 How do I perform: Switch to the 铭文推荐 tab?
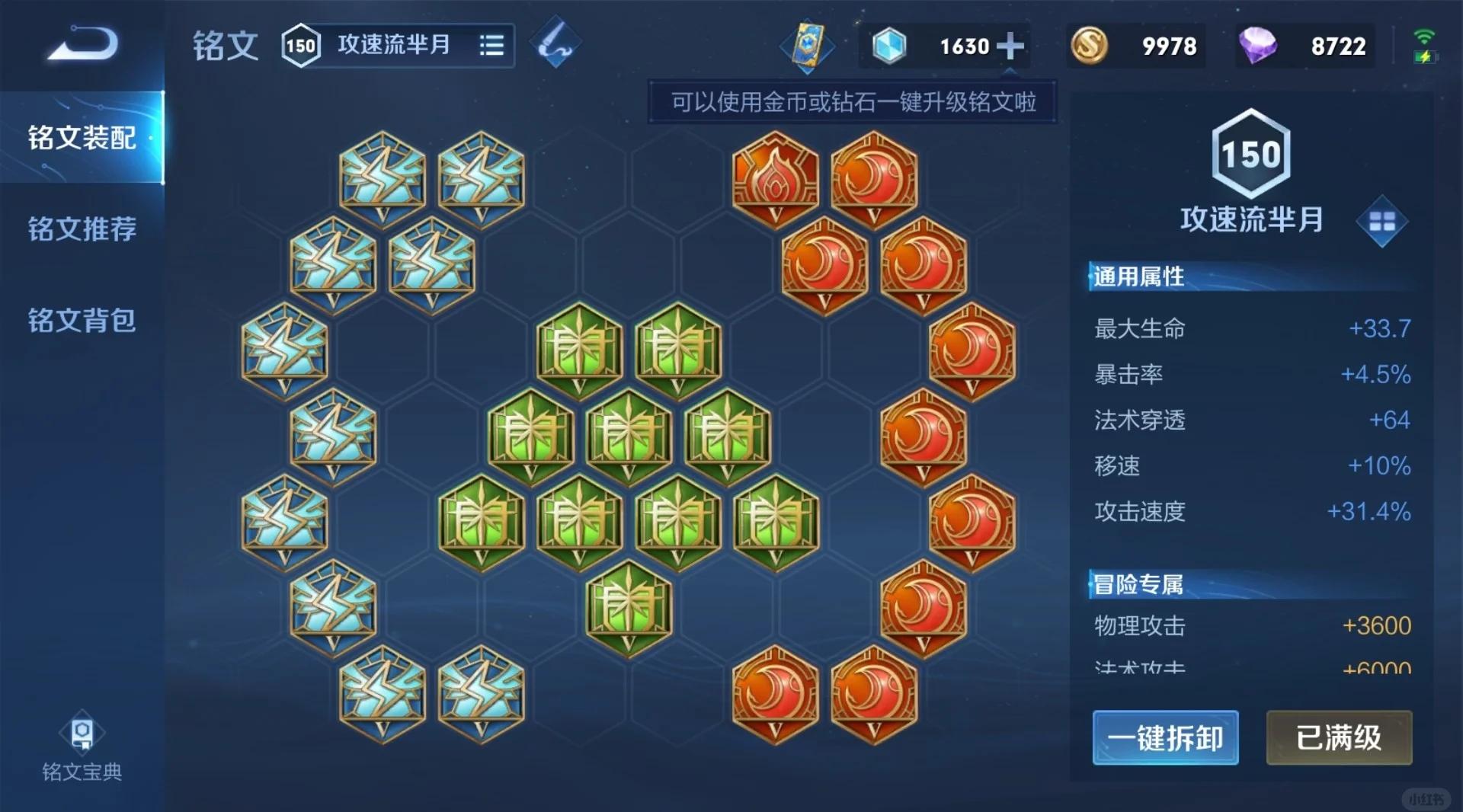[x=82, y=229]
